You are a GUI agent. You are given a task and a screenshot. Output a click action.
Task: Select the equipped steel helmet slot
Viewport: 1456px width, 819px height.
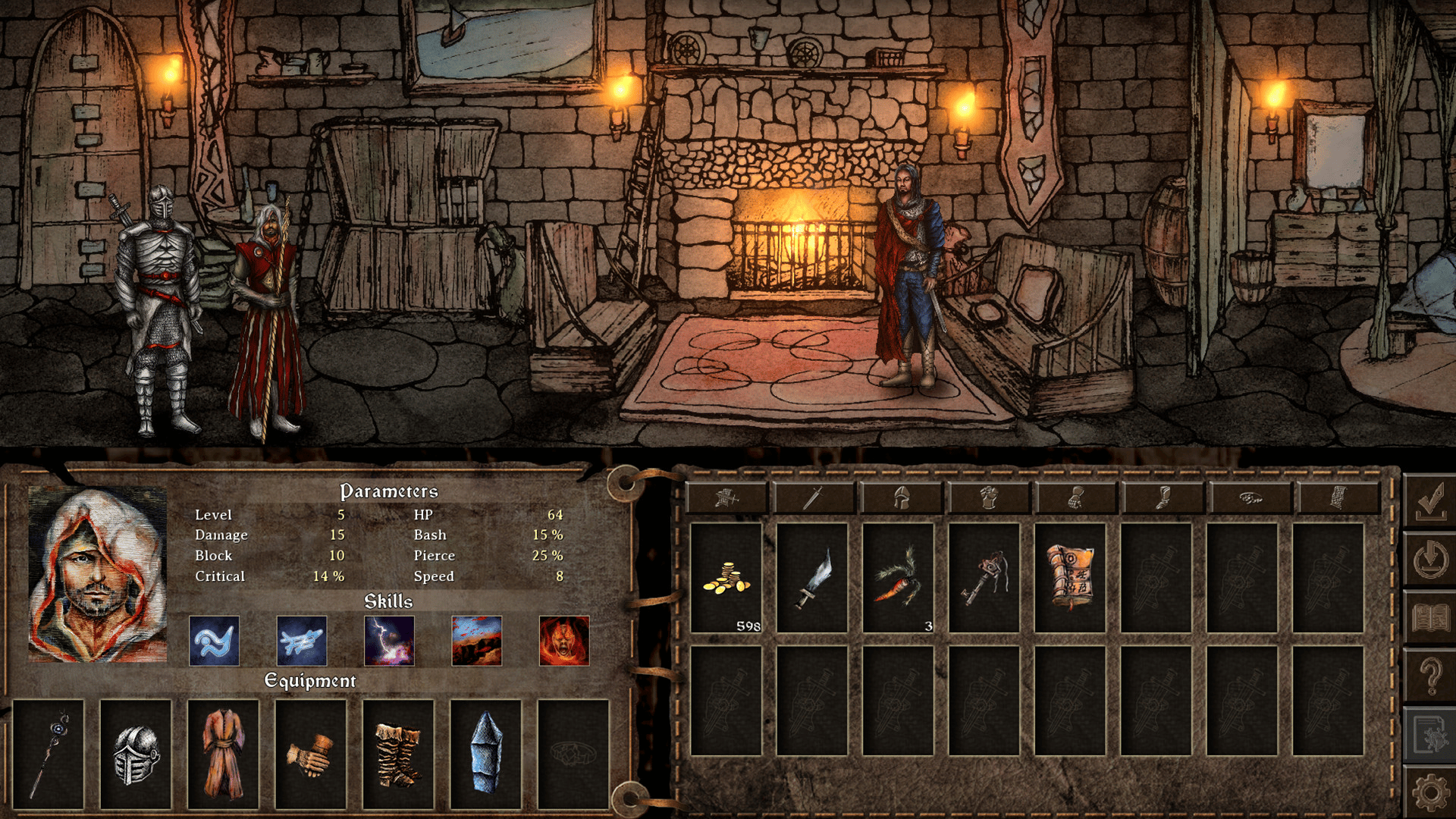tap(136, 754)
